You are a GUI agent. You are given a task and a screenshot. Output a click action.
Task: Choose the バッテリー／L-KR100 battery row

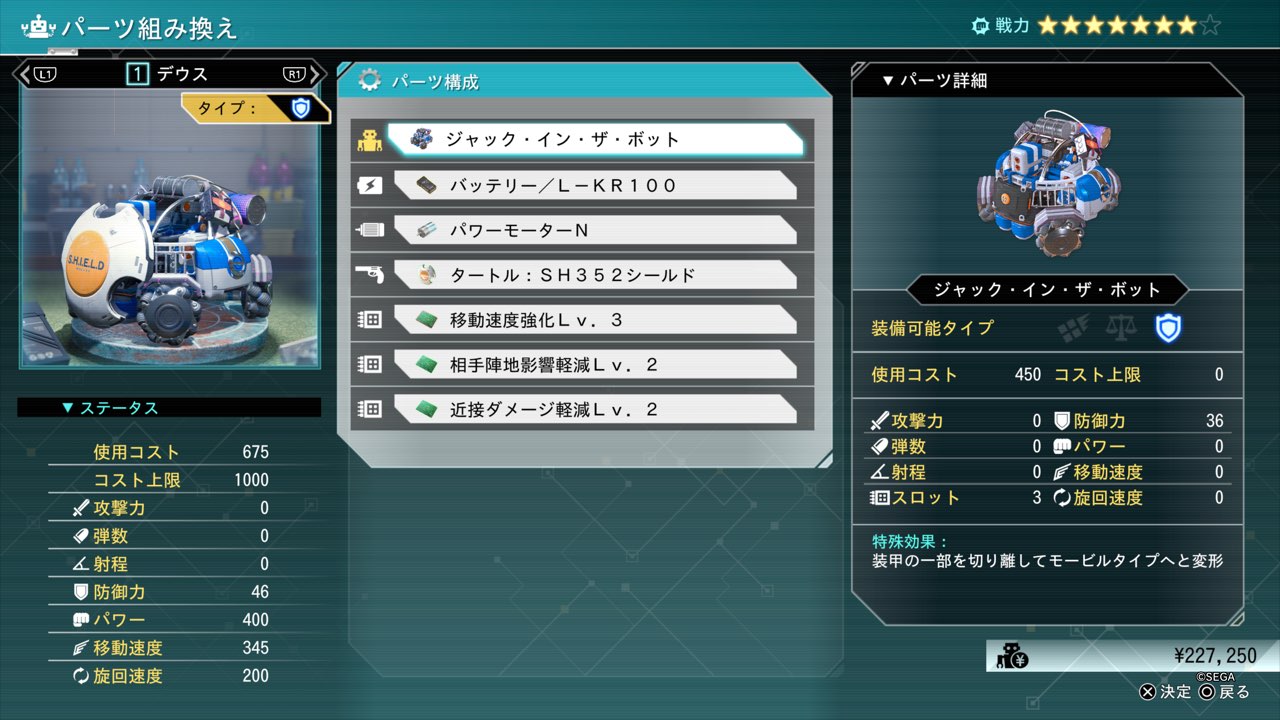(x=594, y=185)
